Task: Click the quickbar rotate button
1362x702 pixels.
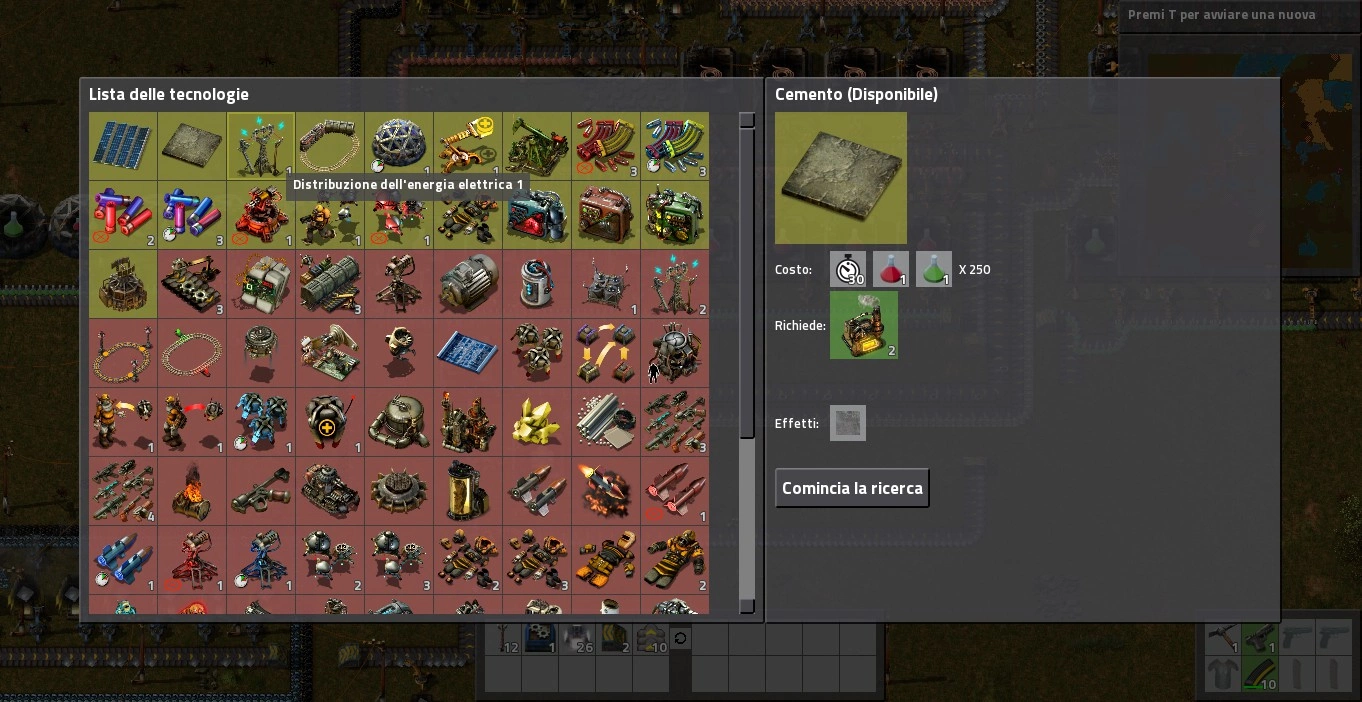Action: [680, 638]
